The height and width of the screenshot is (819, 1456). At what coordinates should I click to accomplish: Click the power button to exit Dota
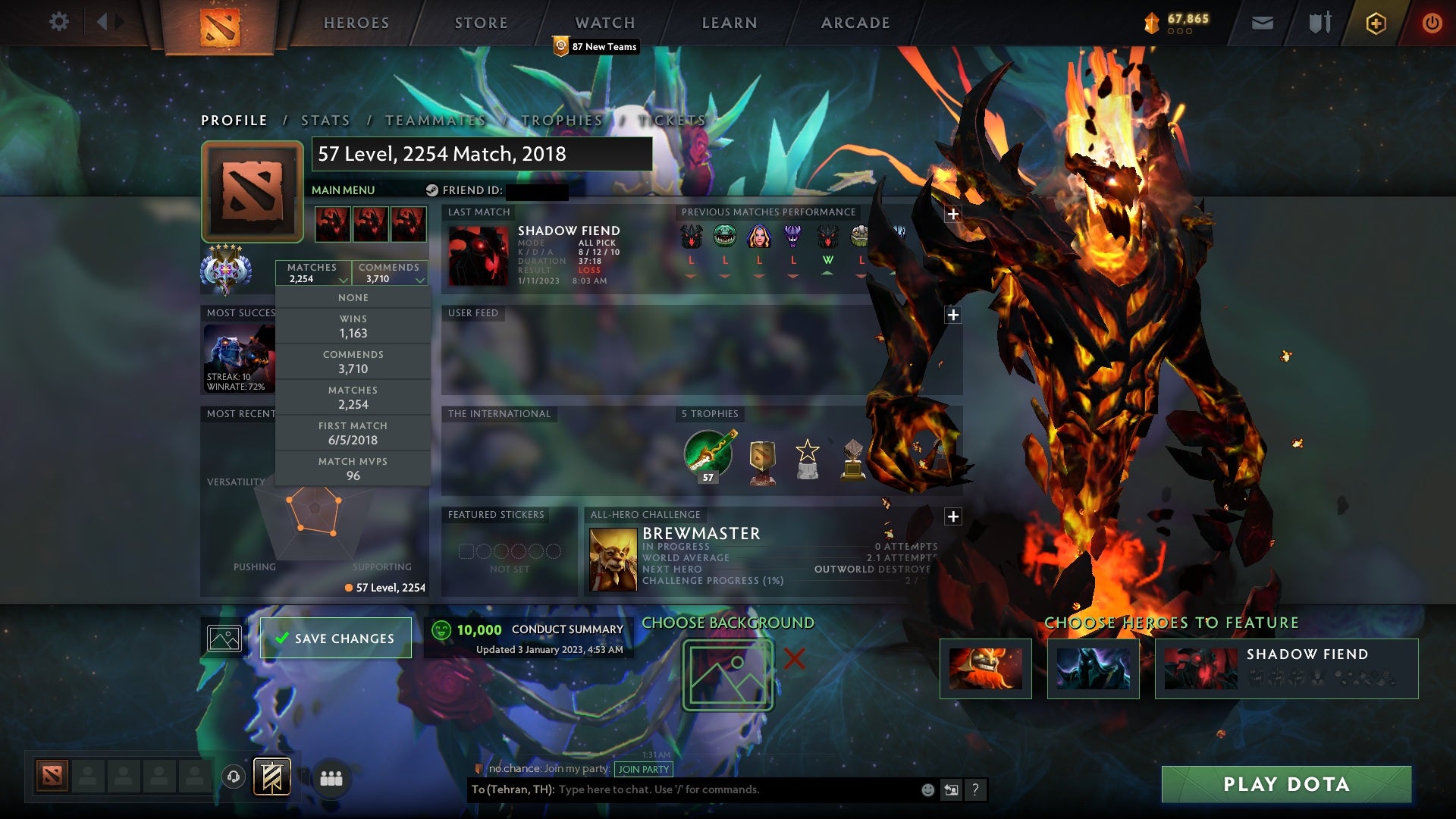pyautogui.click(x=1432, y=23)
